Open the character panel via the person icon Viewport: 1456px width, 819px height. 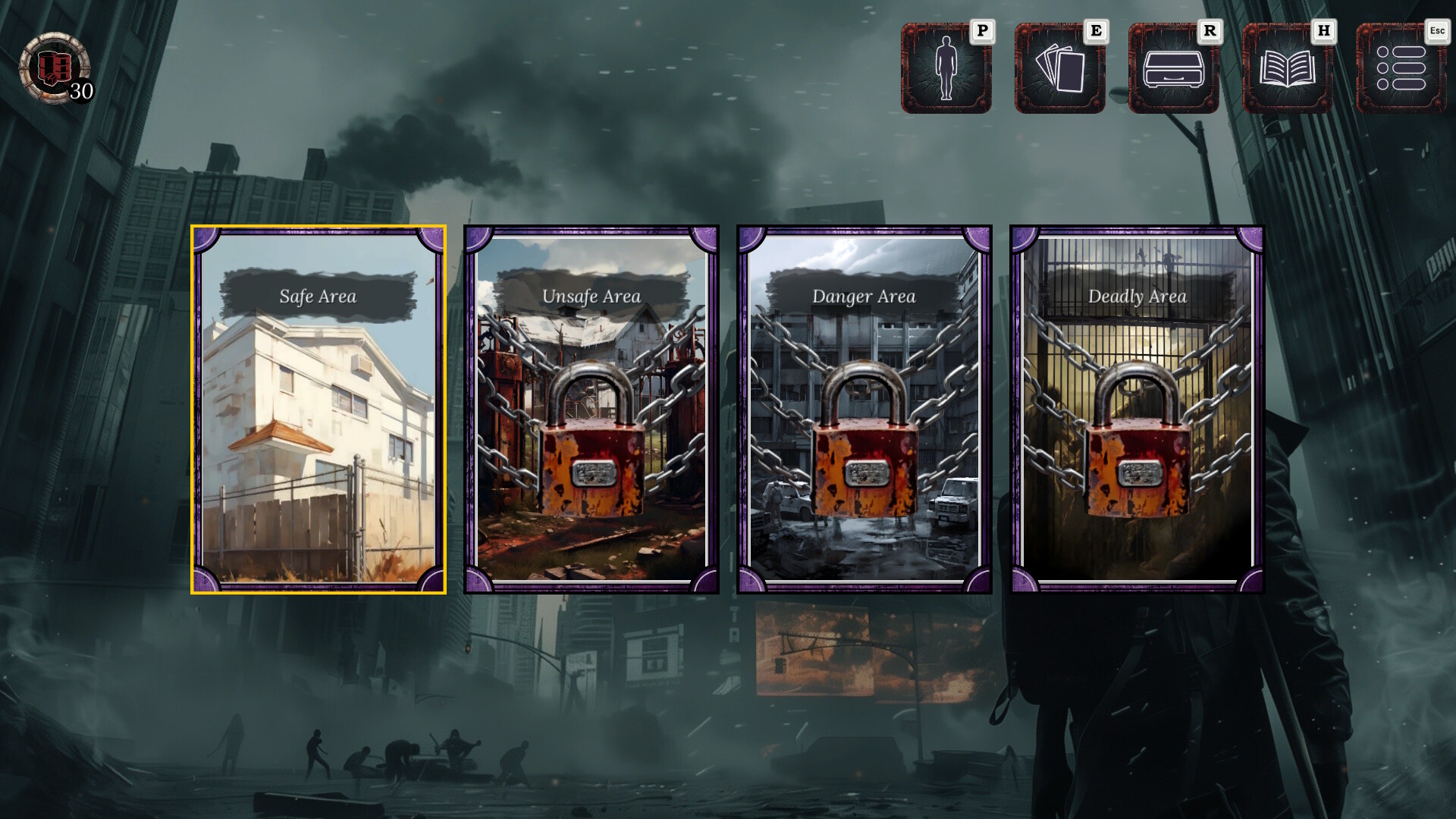[x=946, y=69]
